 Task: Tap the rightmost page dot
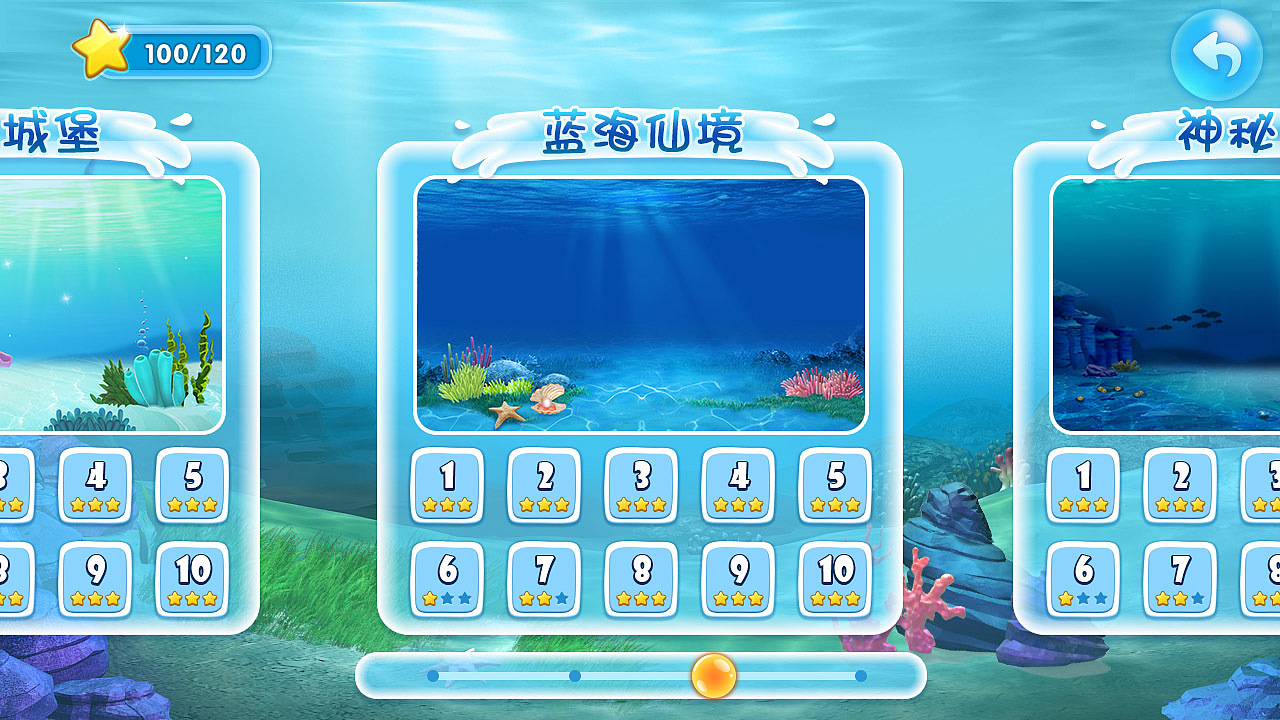click(x=861, y=676)
